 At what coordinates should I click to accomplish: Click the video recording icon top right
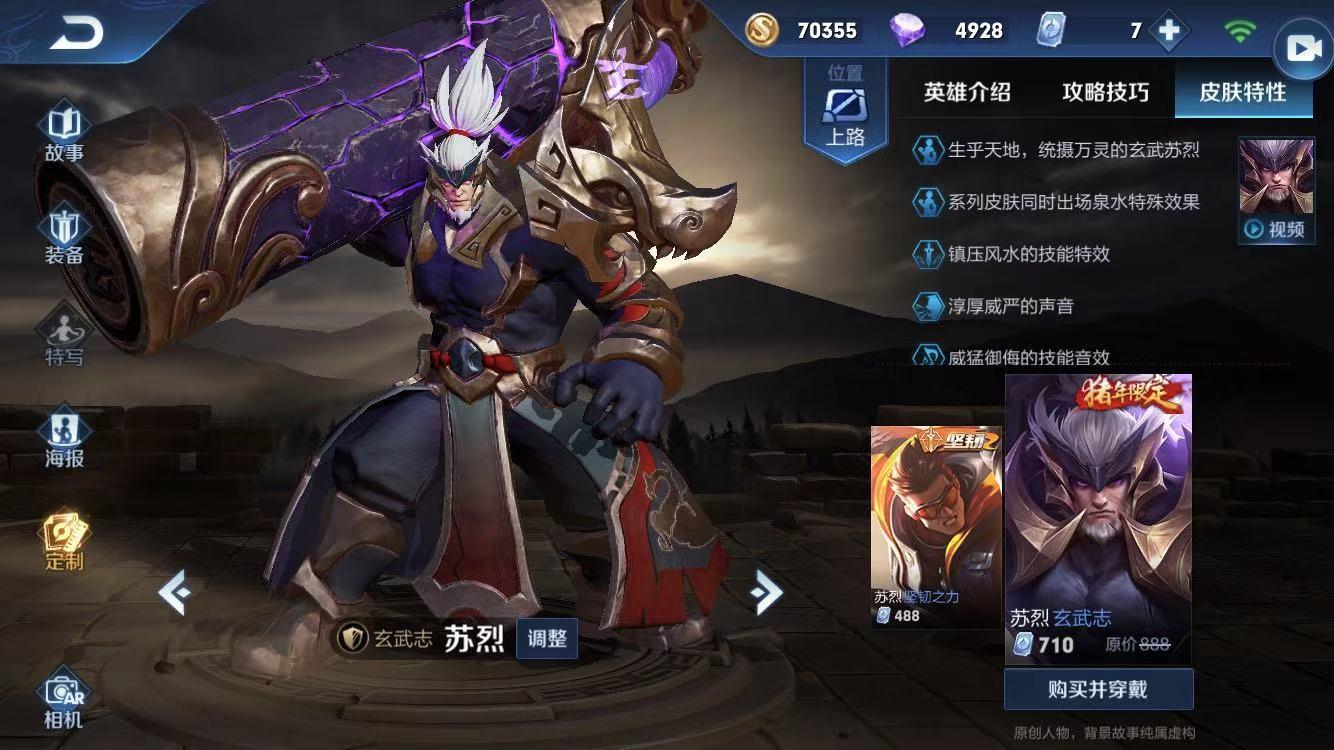pos(1302,47)
